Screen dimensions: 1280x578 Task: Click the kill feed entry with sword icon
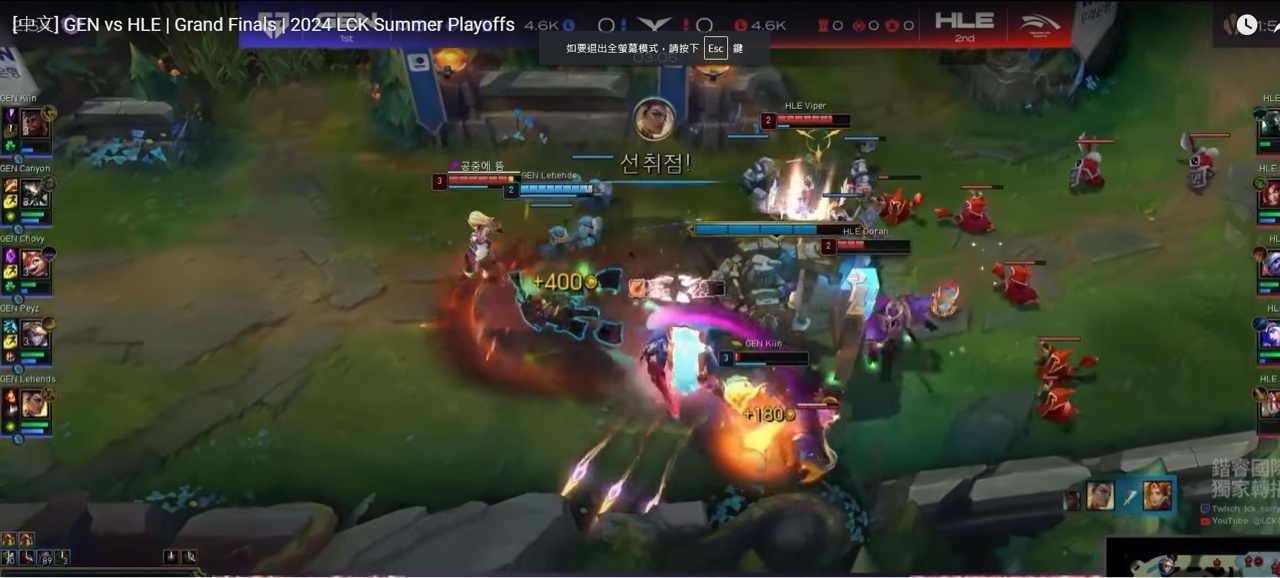tap(1129, 495)
